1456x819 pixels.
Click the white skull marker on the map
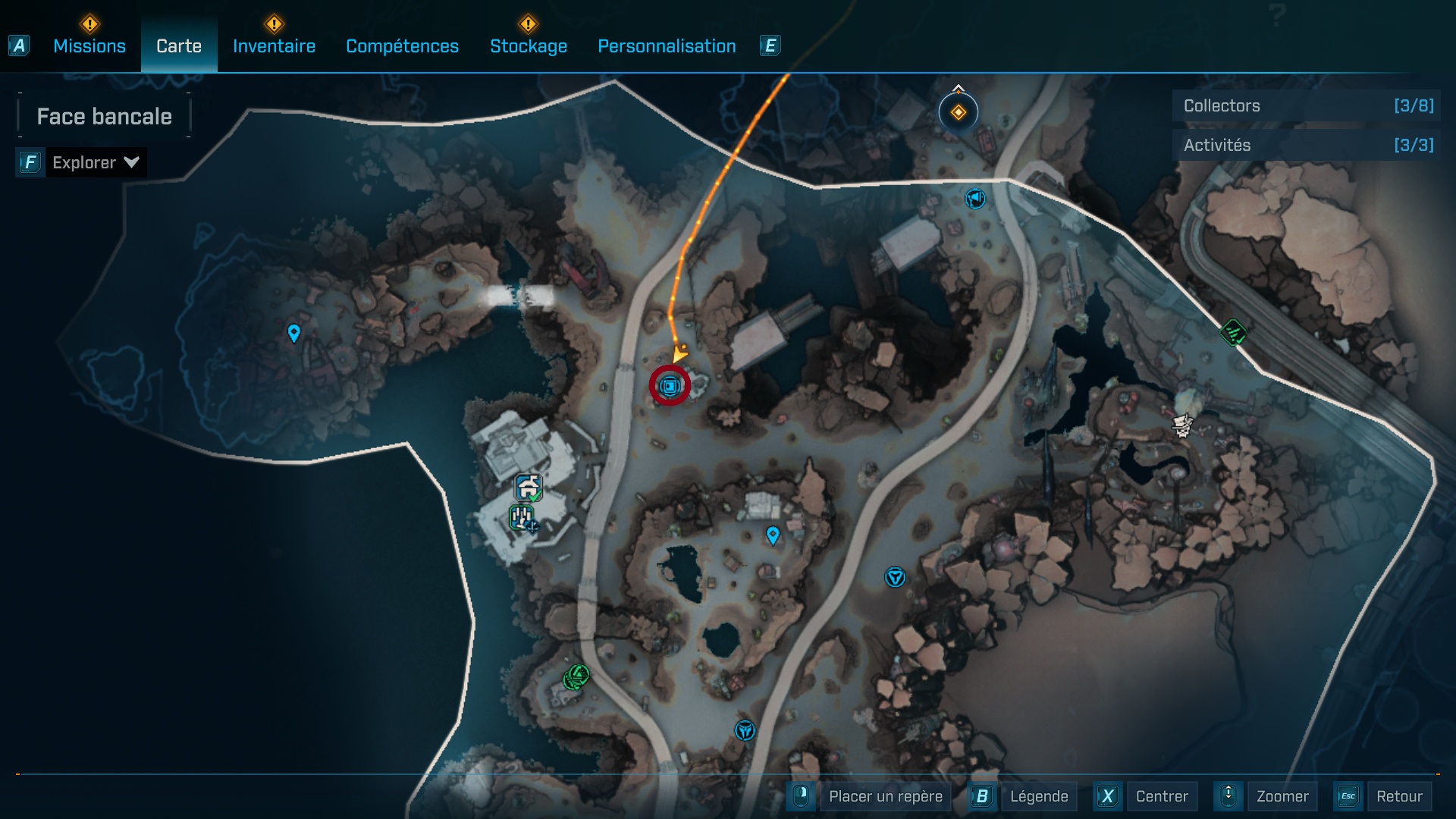pyautogui.click(x=1181, y=425)
